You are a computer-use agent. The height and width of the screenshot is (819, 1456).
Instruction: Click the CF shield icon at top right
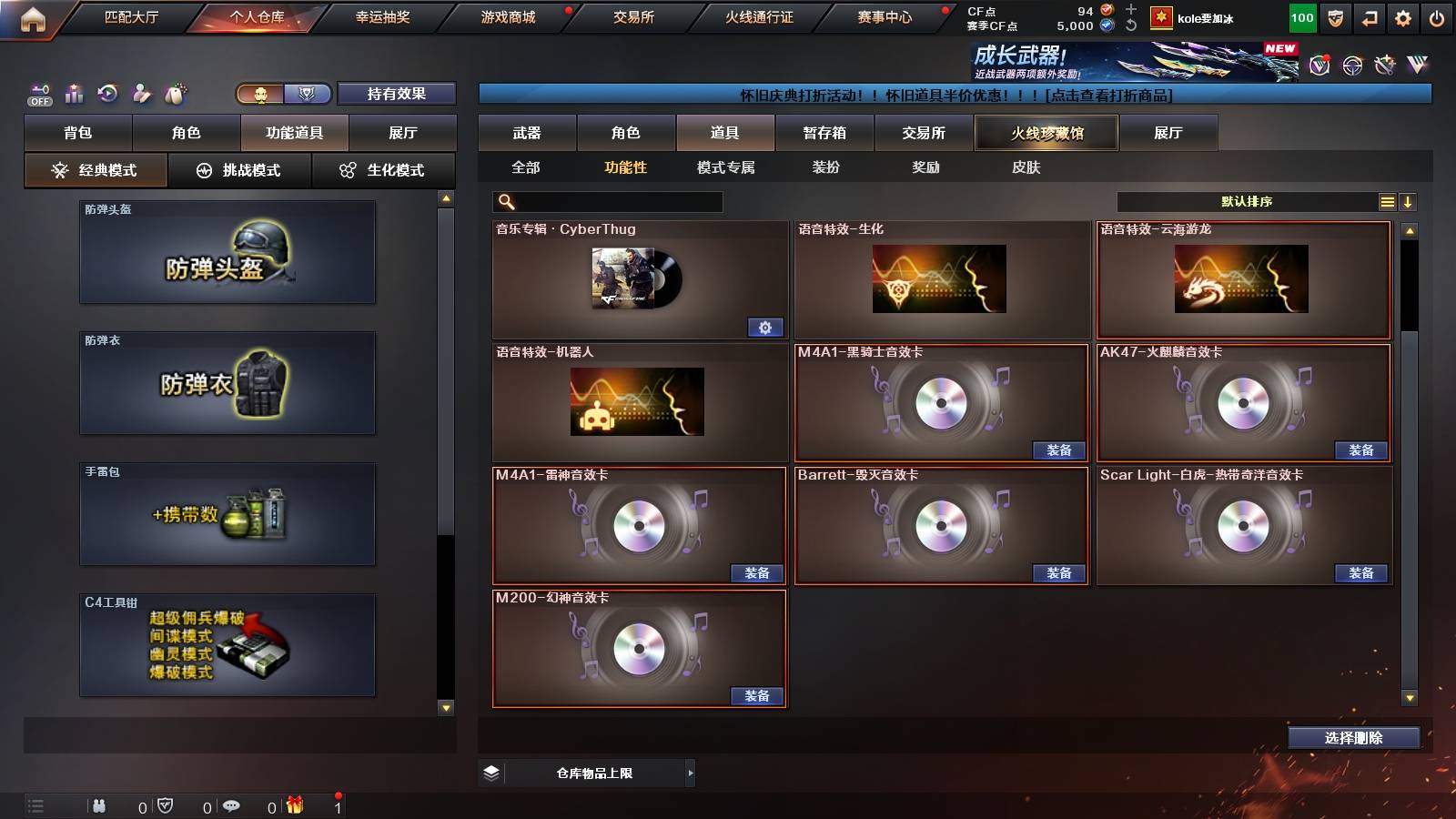coord(1333,17)
